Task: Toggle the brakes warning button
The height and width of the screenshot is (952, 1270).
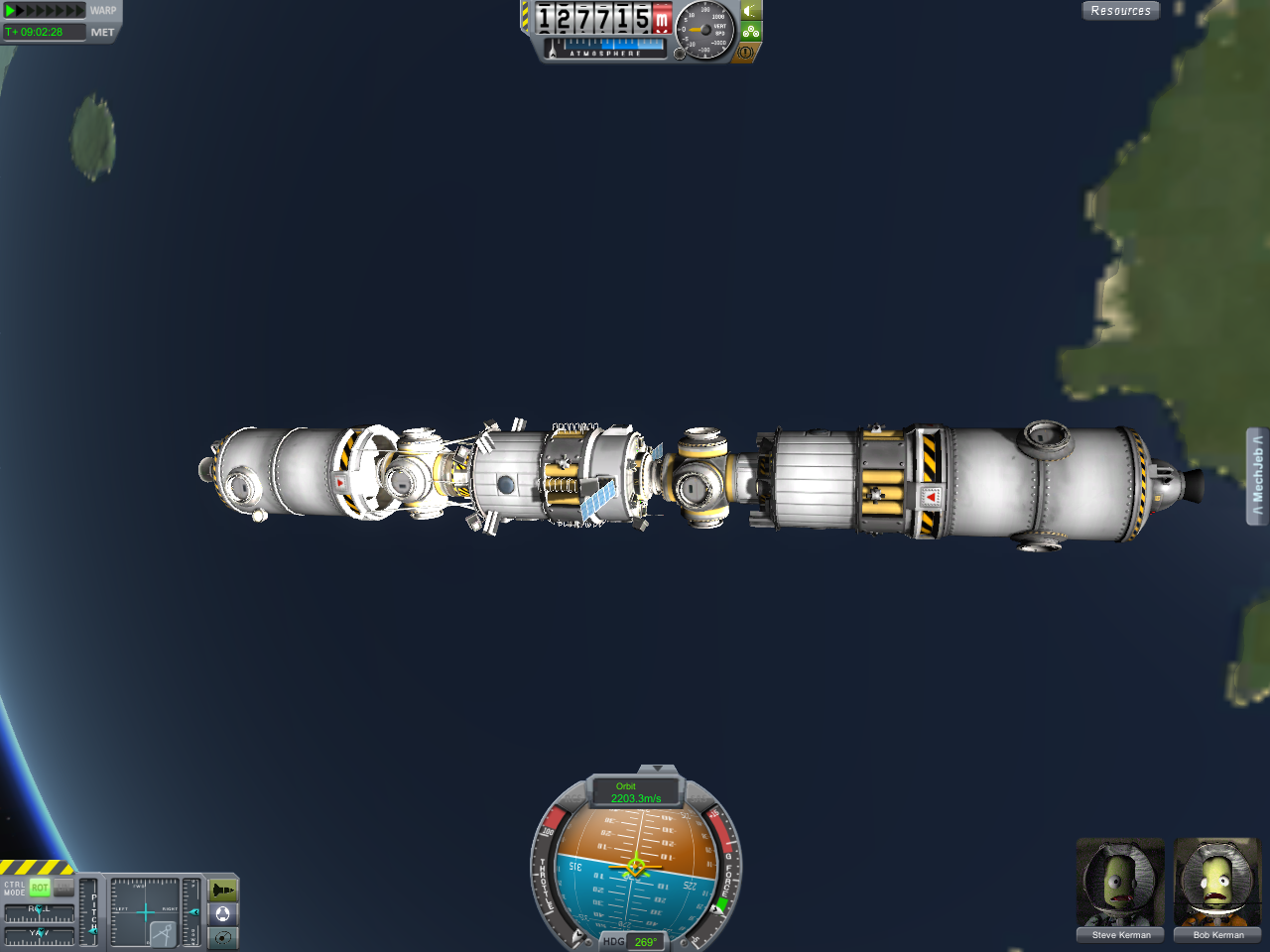Action: pos(746,52)
